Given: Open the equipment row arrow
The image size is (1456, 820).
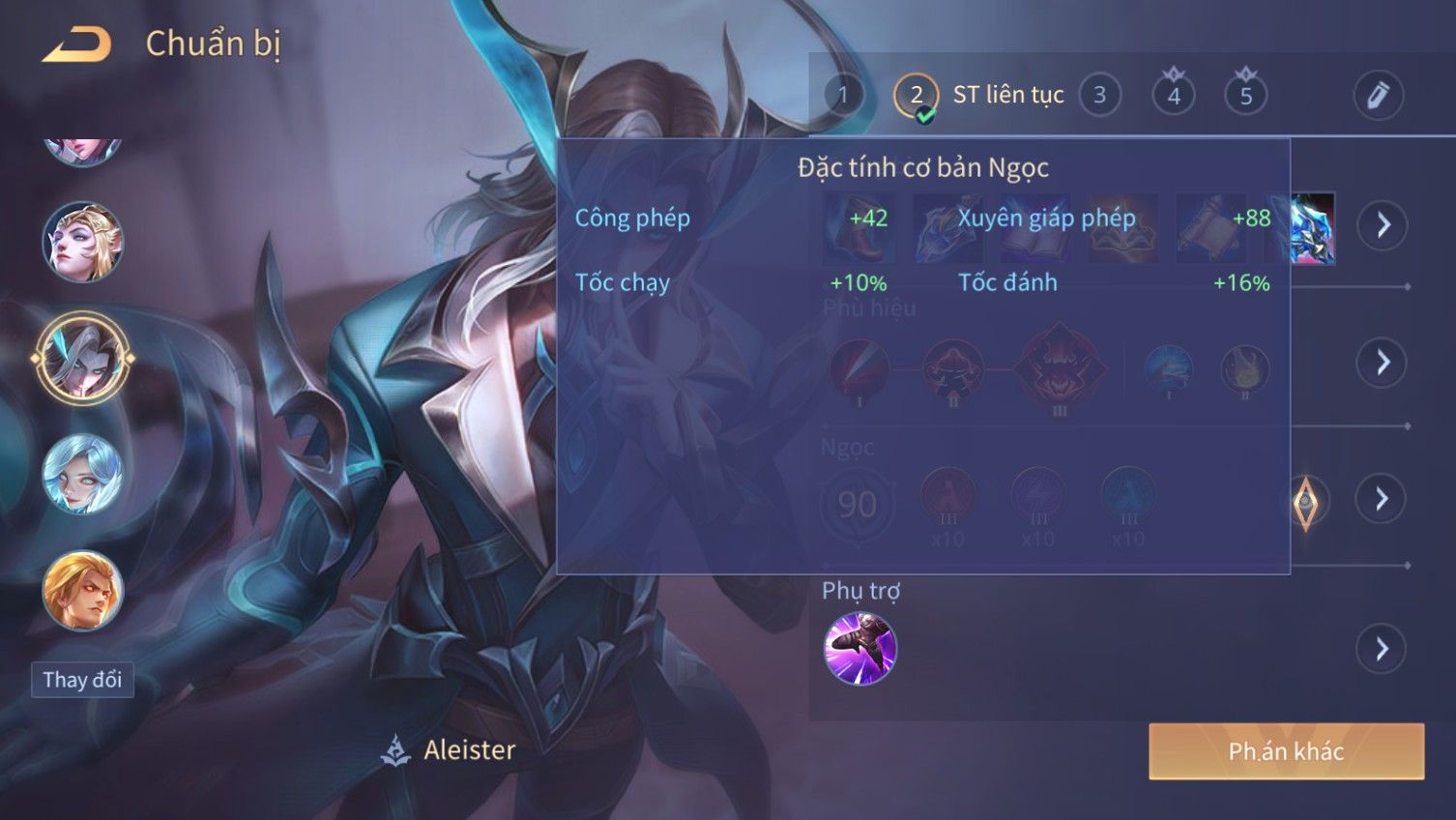Looking at the screenshot, I should point(1383,225).
